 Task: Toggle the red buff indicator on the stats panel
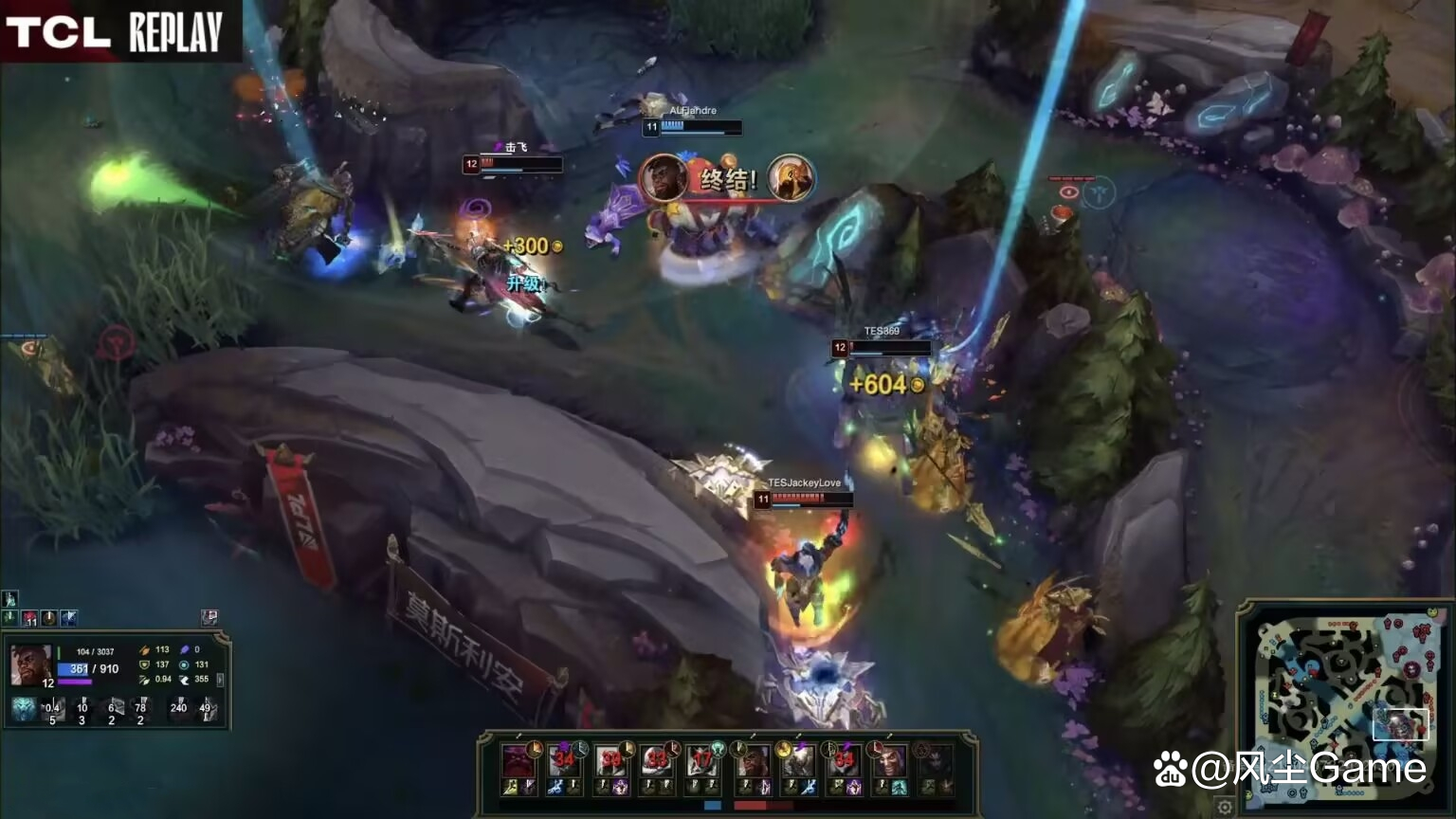29,617
